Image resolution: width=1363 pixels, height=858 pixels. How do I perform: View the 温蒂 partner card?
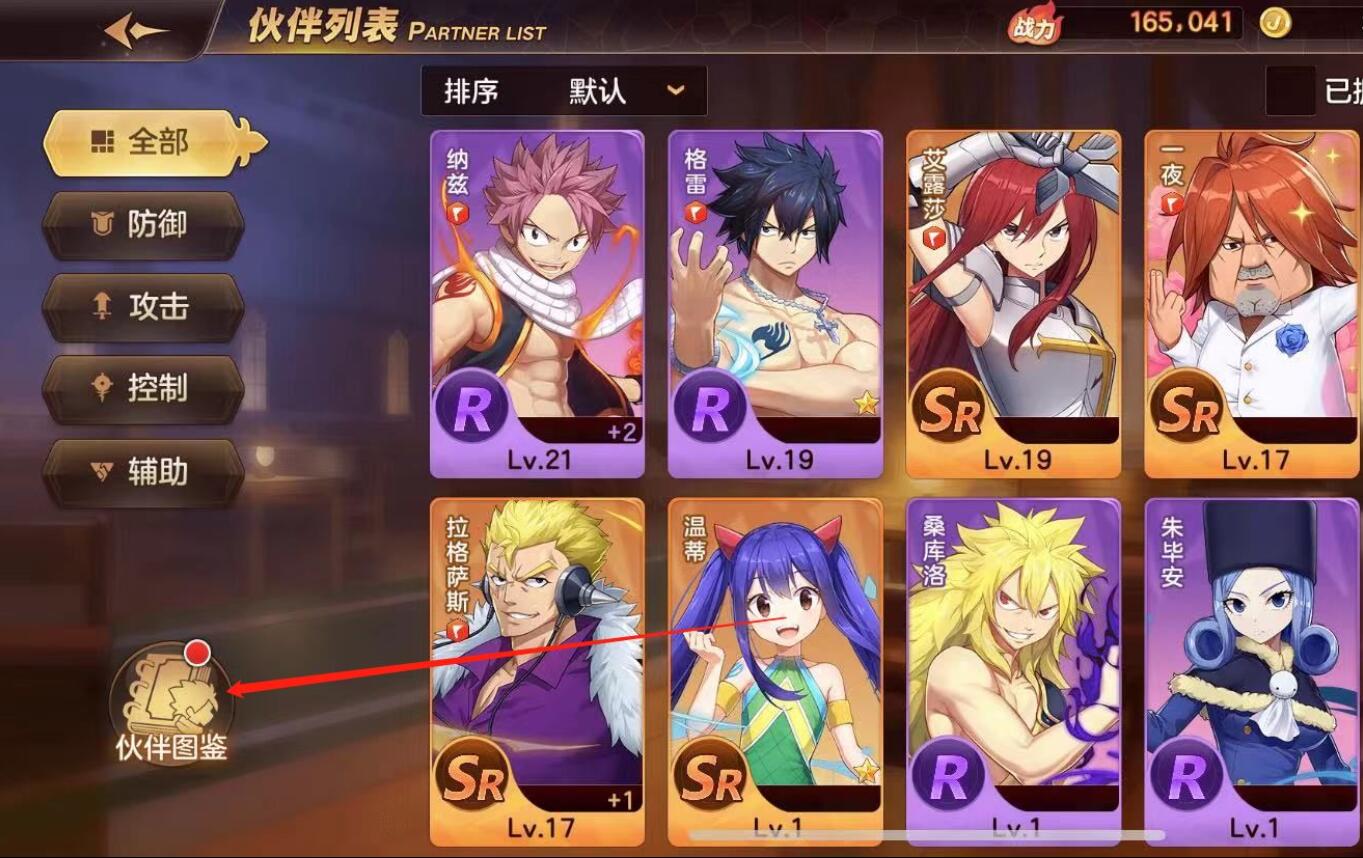775,670
